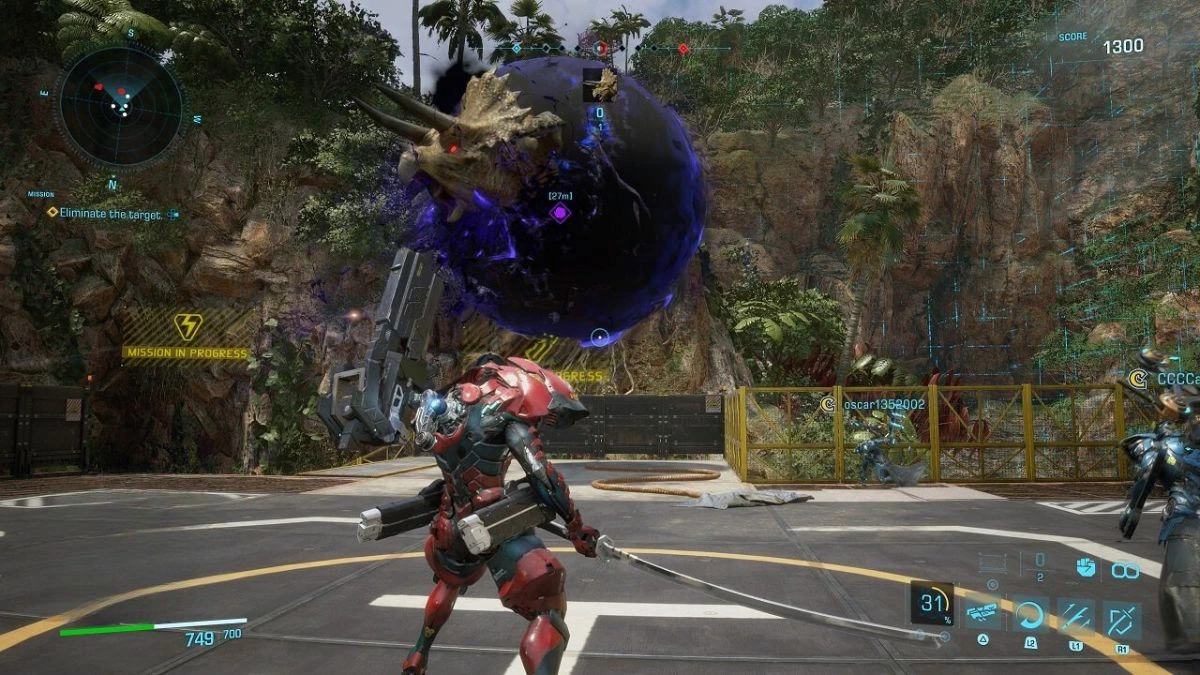
Task: Click the circular radar minimap
Action: point(120,104)
